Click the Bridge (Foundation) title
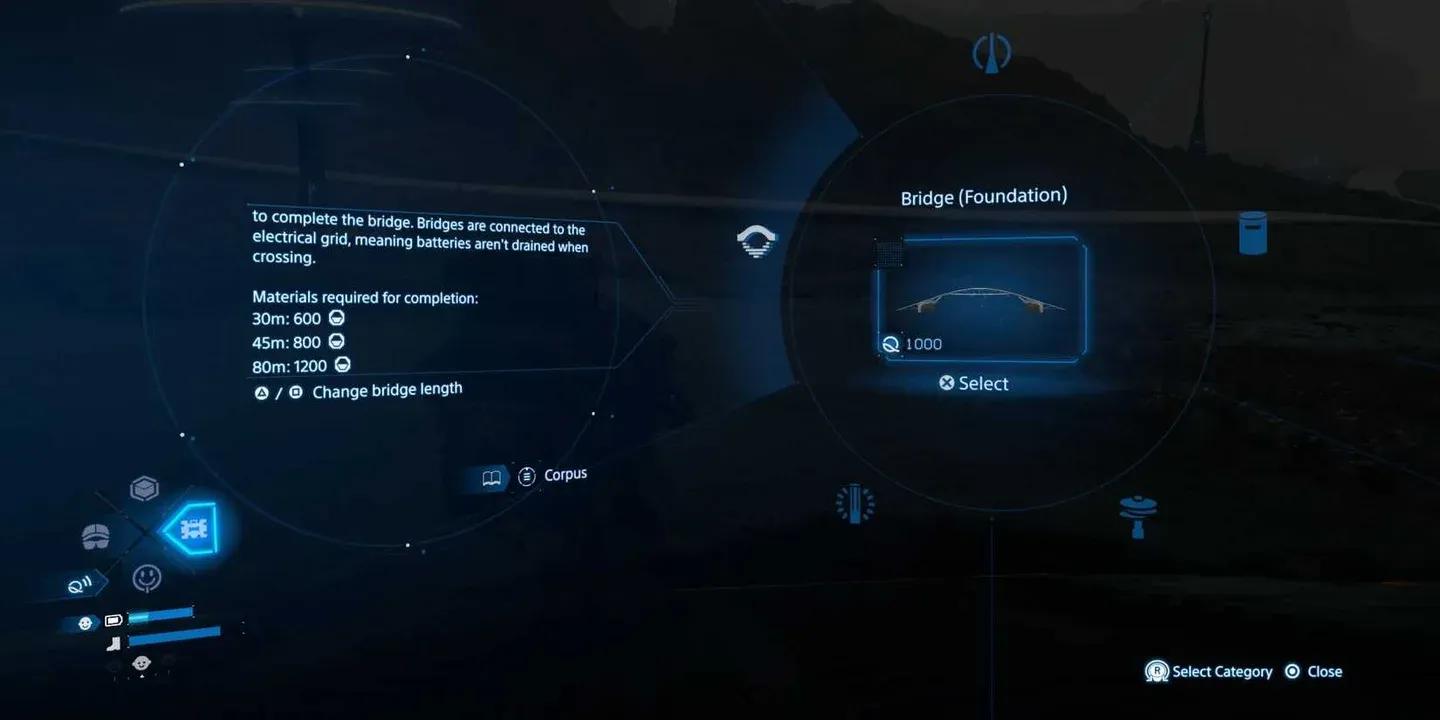Viewport: 1440px width, 720px height. point(985,196)
